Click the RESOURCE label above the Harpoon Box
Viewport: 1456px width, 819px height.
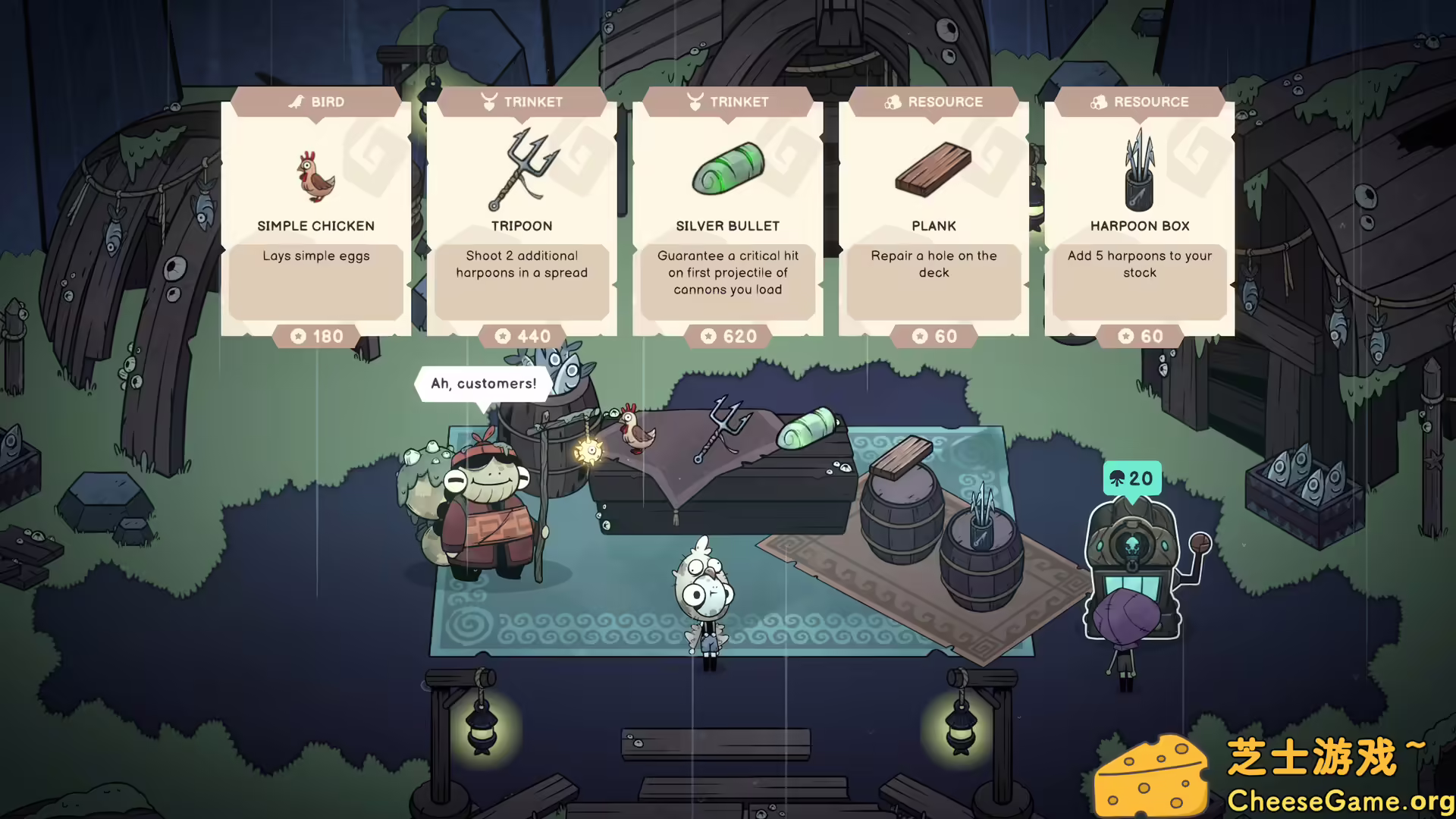point(1151,101)
